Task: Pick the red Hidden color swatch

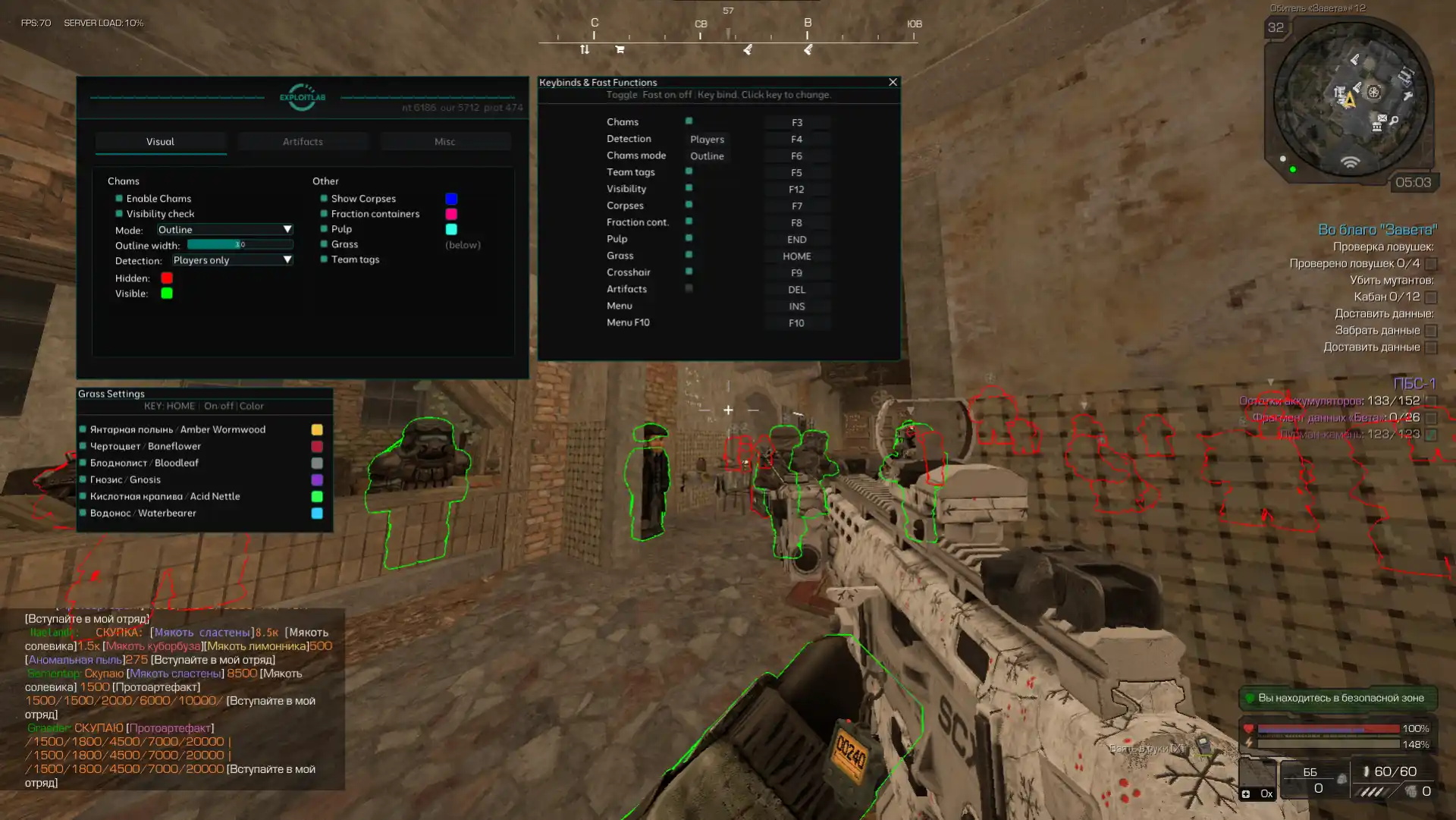Action: [167, 278]
